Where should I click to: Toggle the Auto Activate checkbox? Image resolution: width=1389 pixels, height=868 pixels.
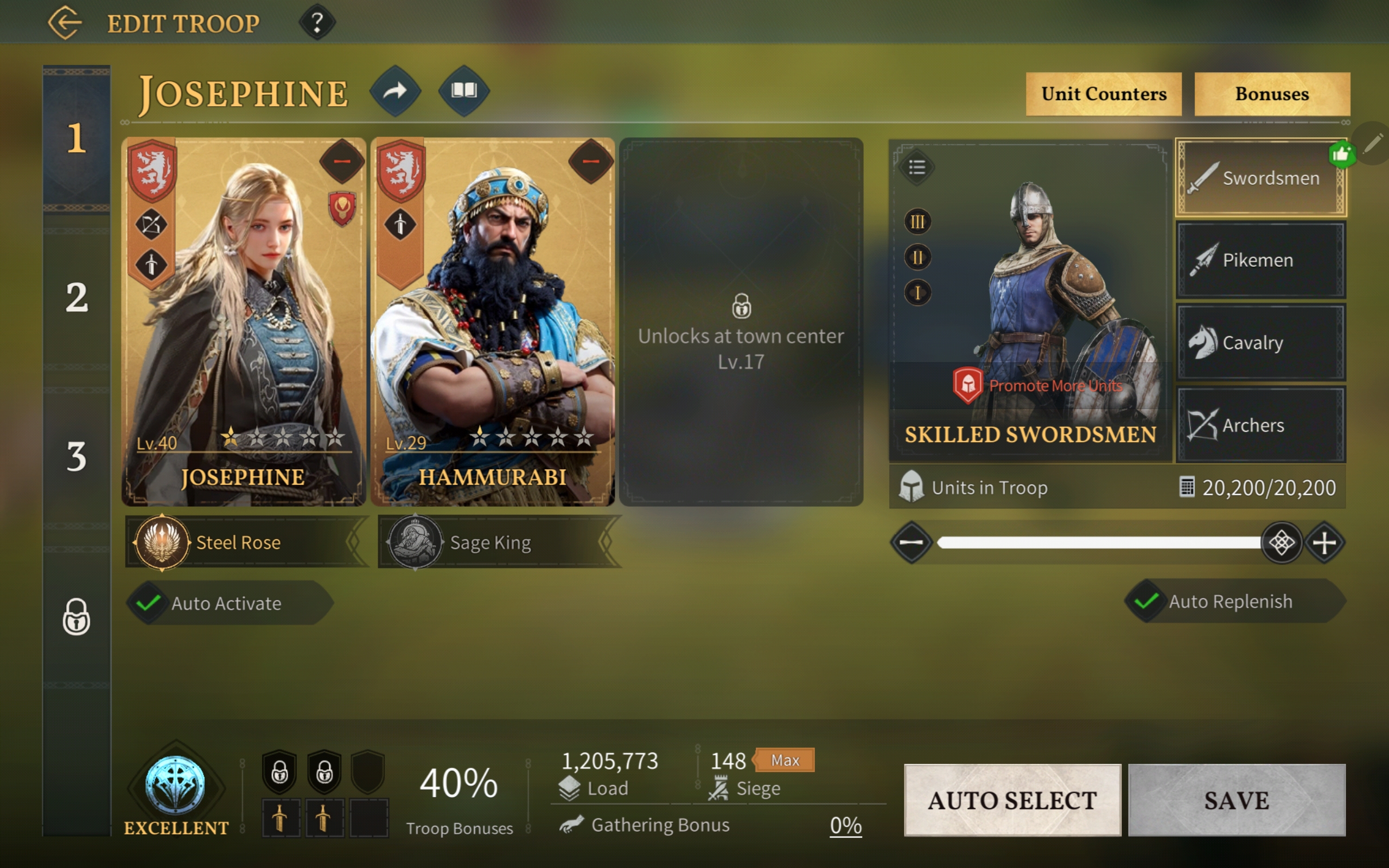pyautogui.click(x=148, y=603)
